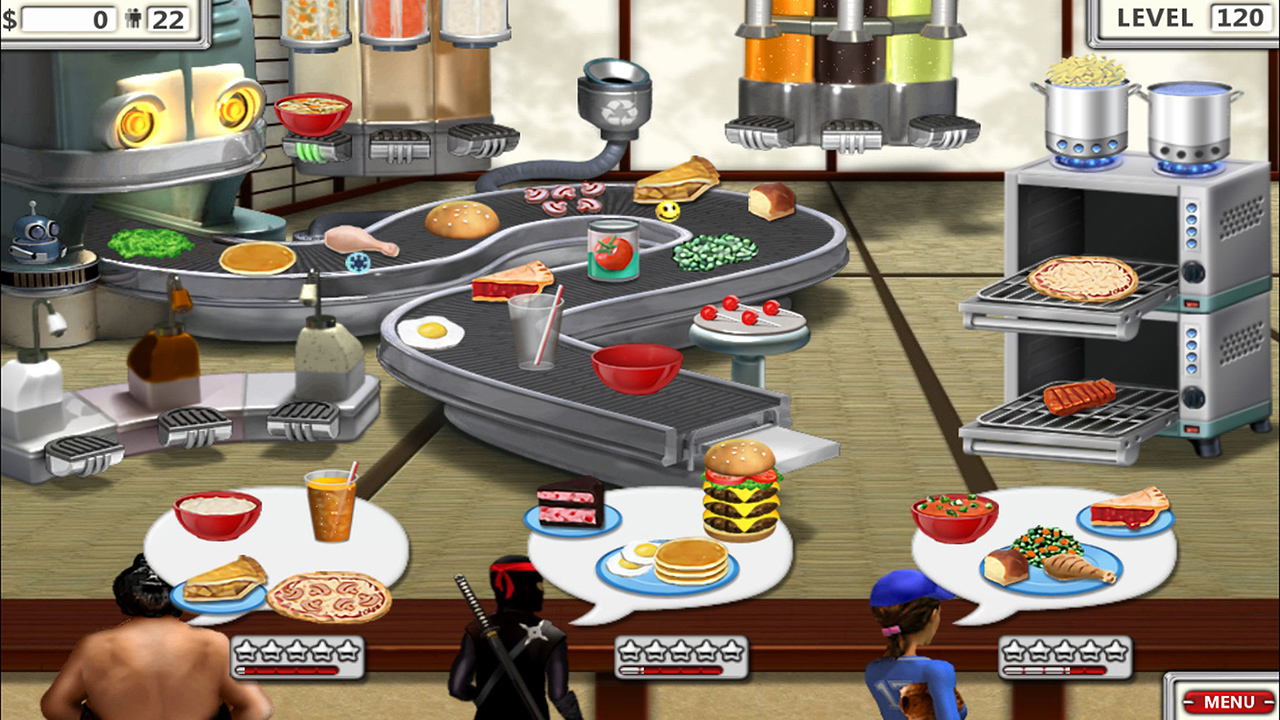Take the steak from the lower oven
The height and width of the screenshot is (720, 1280).
tap(1079, 397)
